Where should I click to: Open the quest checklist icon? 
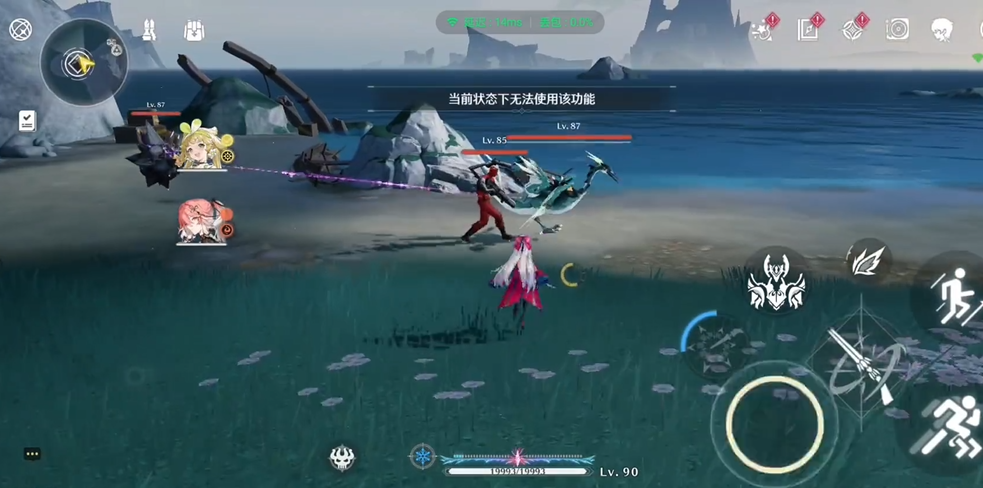point(27,121)
